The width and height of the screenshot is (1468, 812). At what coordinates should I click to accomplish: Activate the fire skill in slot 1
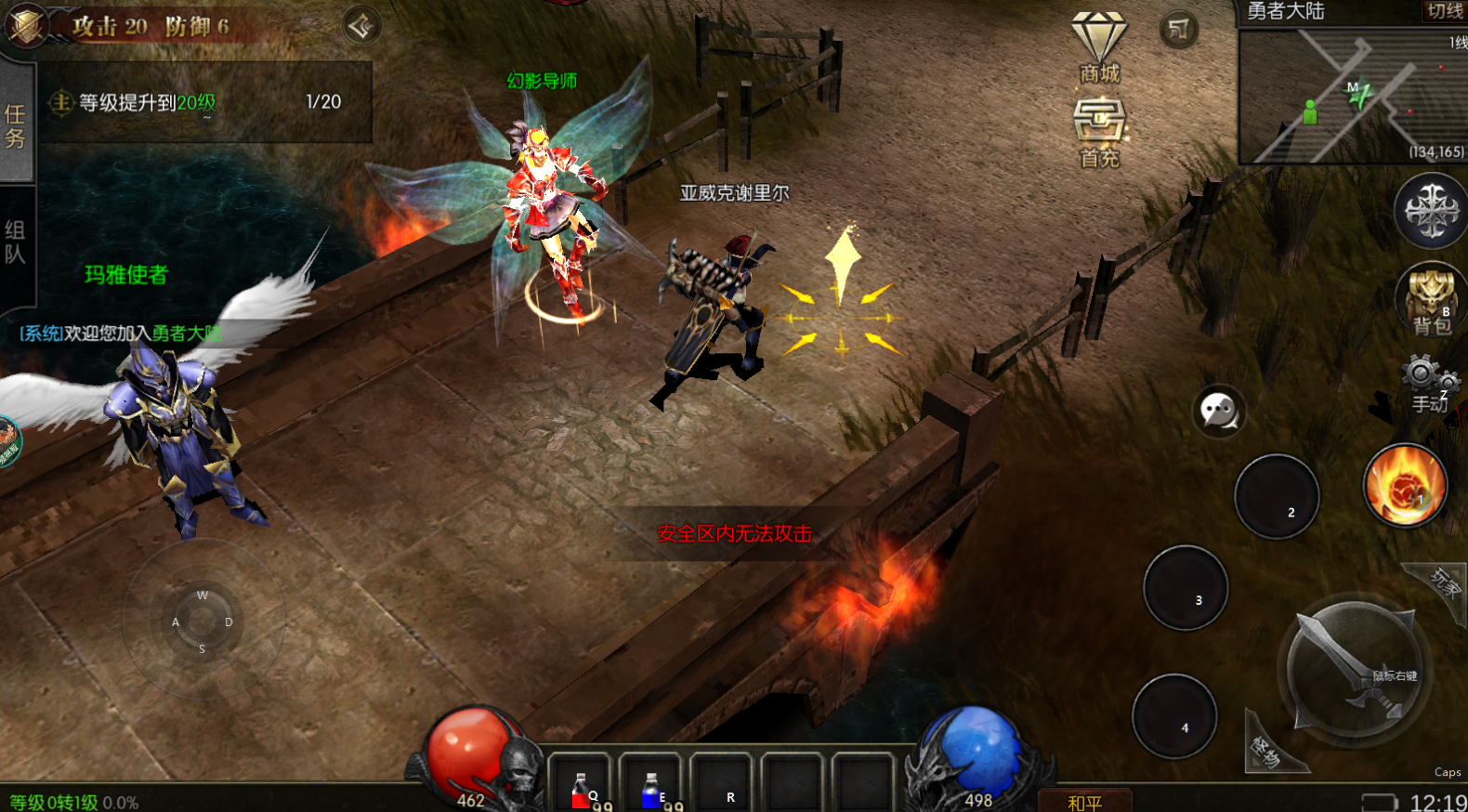pos(1405,485)
